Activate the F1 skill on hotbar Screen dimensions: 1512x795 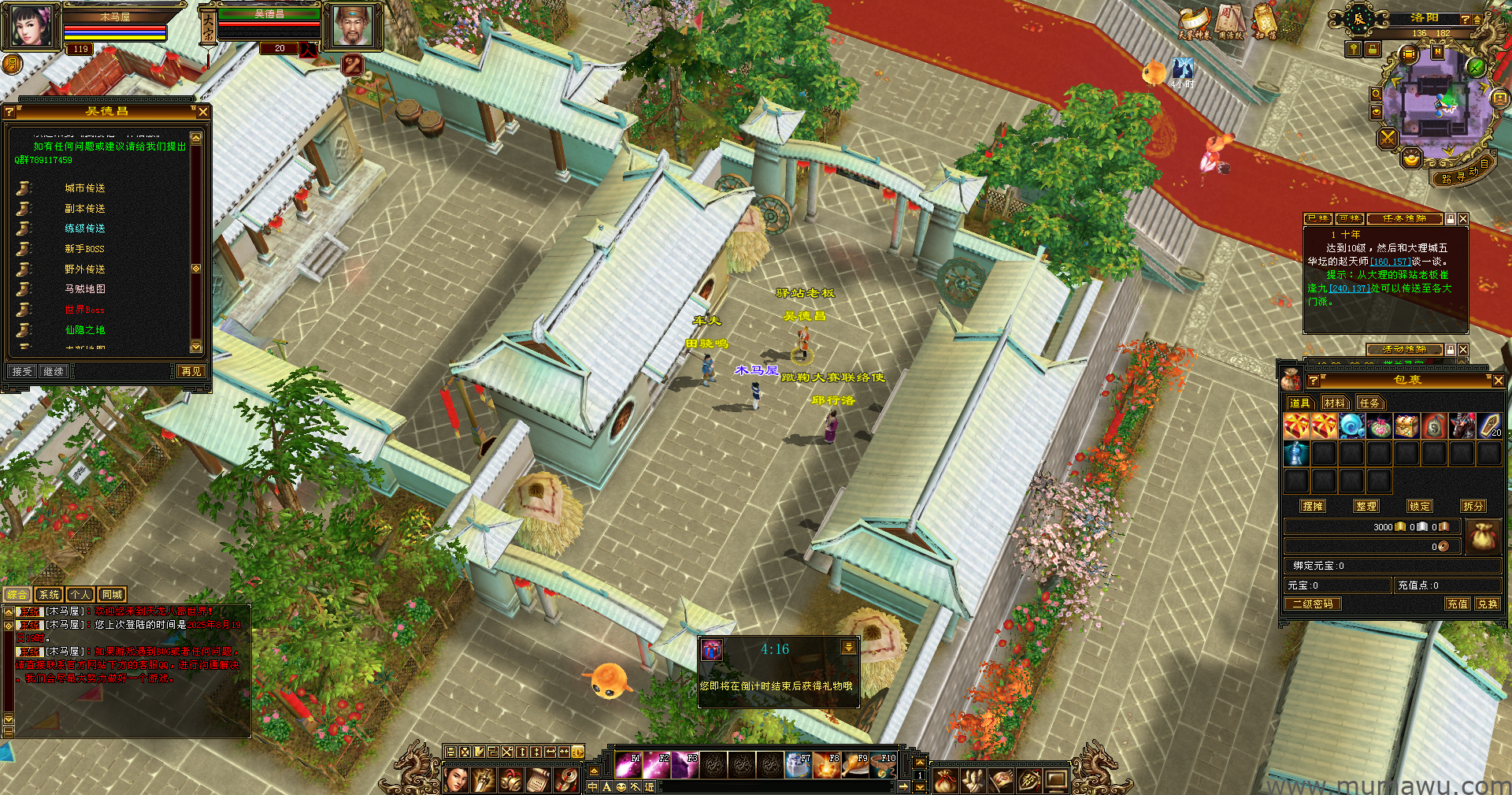[628, 764]
